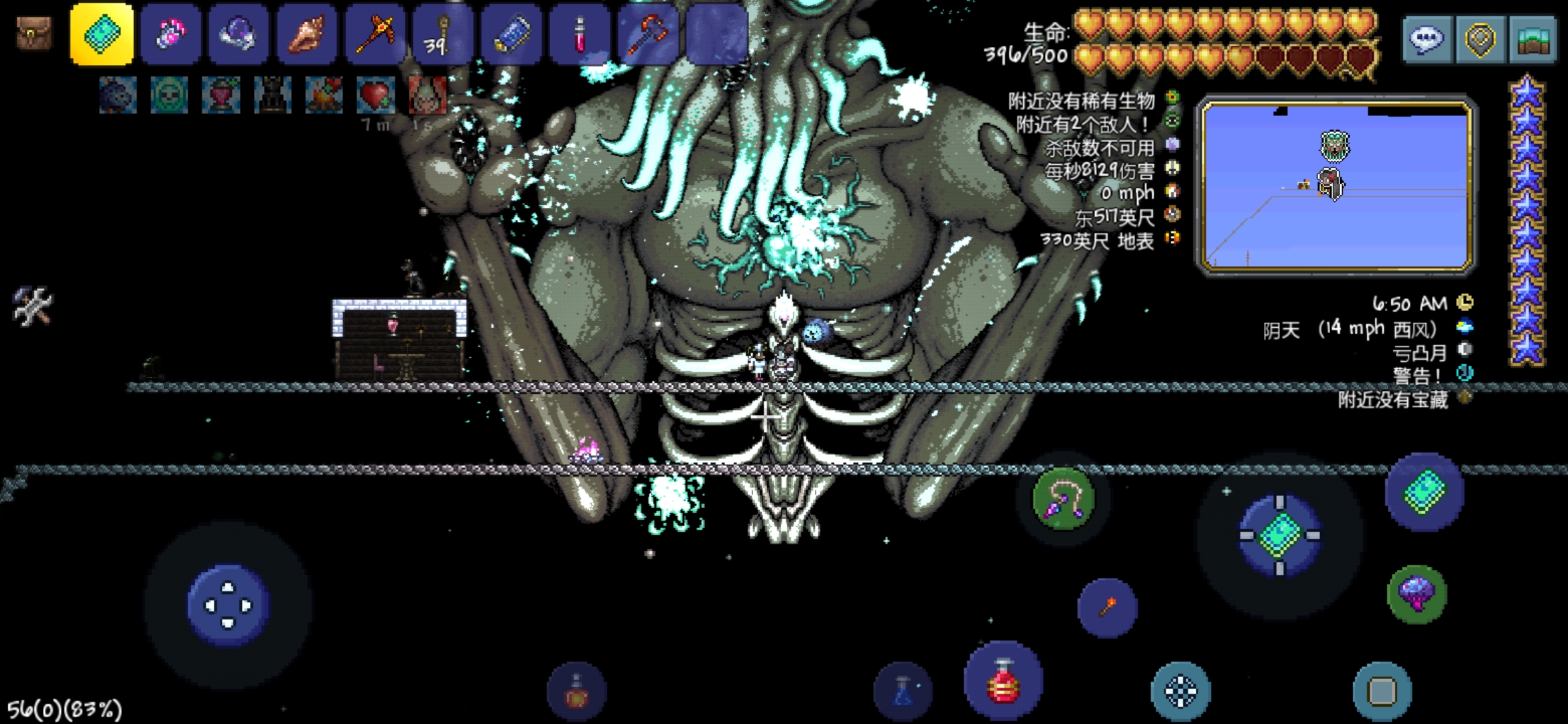Select the red healing potion hotbar slot
The height and width of the screenshot is (724, 1568).
[580, 34]
